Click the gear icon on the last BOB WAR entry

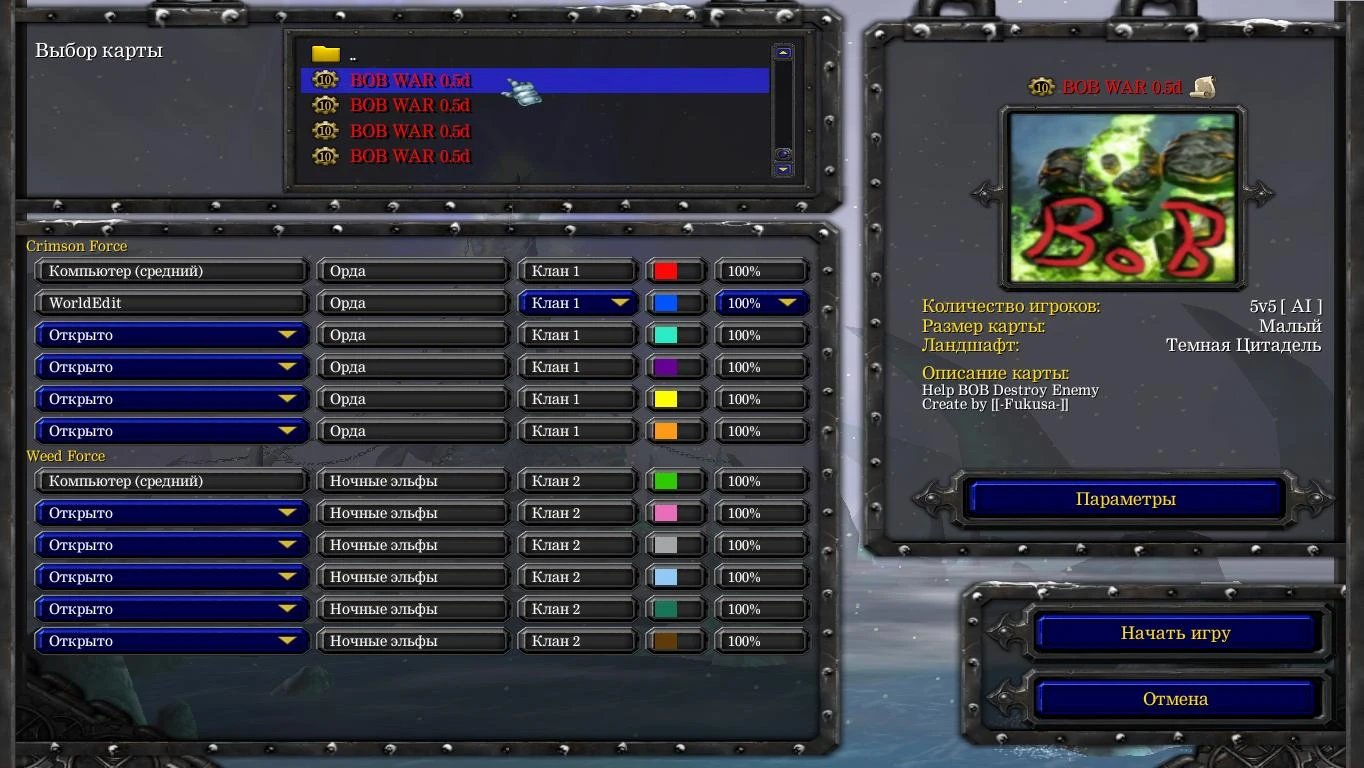[324, 156]
